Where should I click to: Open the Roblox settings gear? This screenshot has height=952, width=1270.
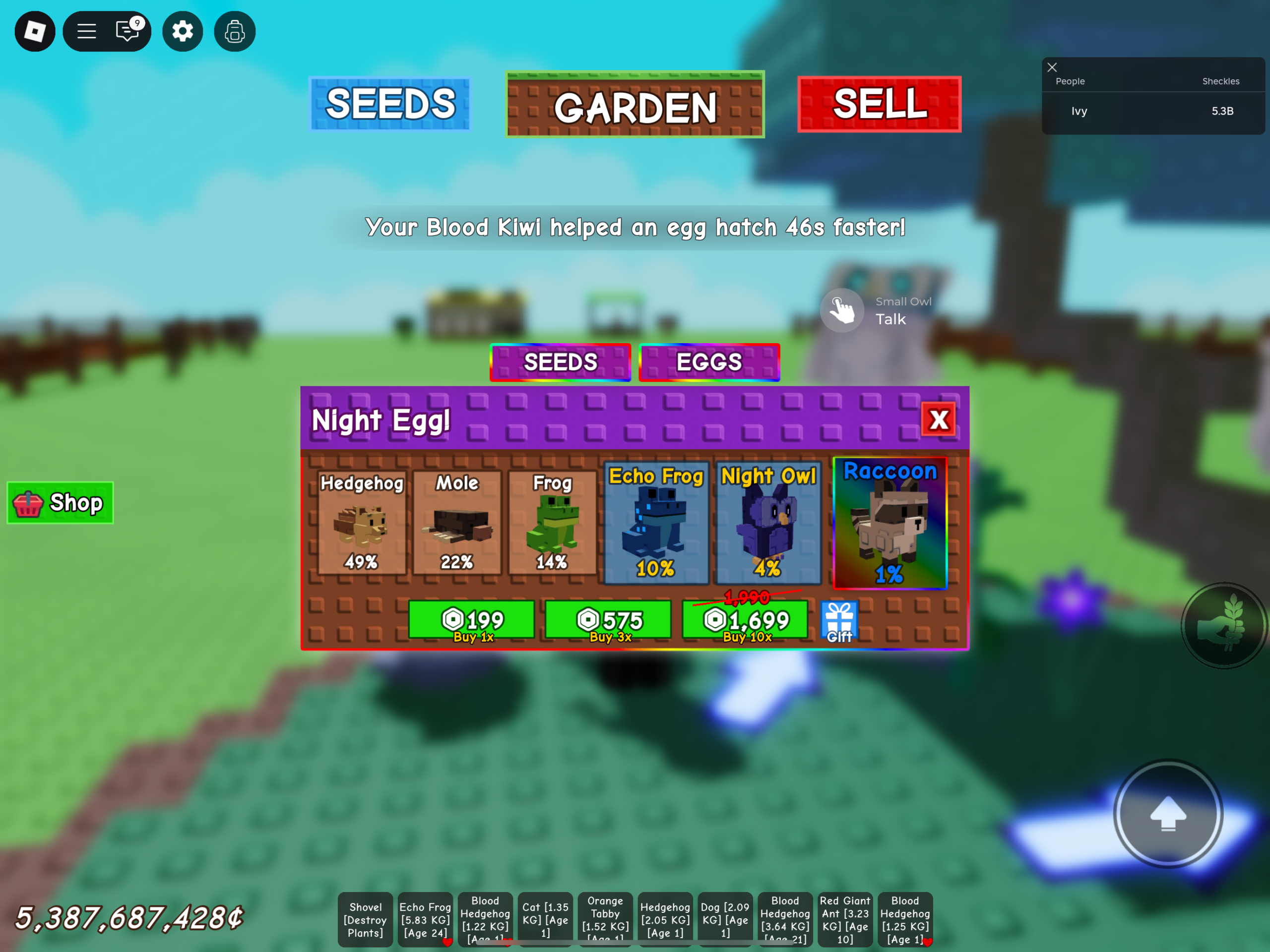[x=183, y=32]
